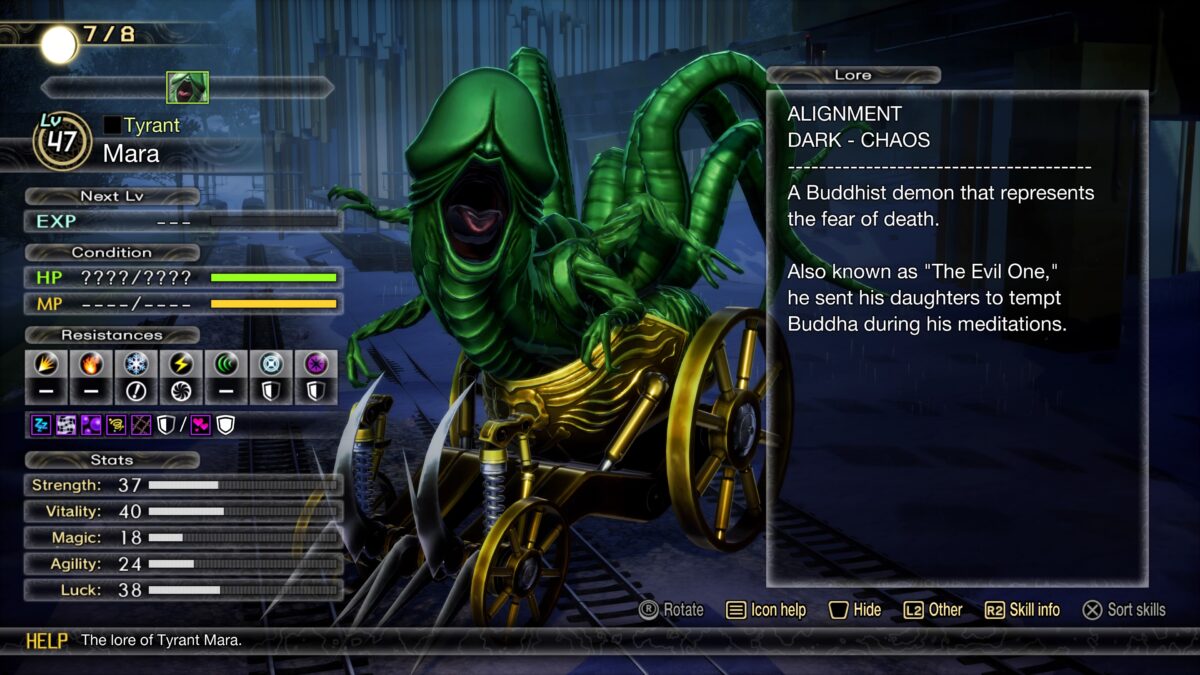Pick the green Force wind resistance icon
Viewport: 1200px width, 675px height.
coord(226,364)
